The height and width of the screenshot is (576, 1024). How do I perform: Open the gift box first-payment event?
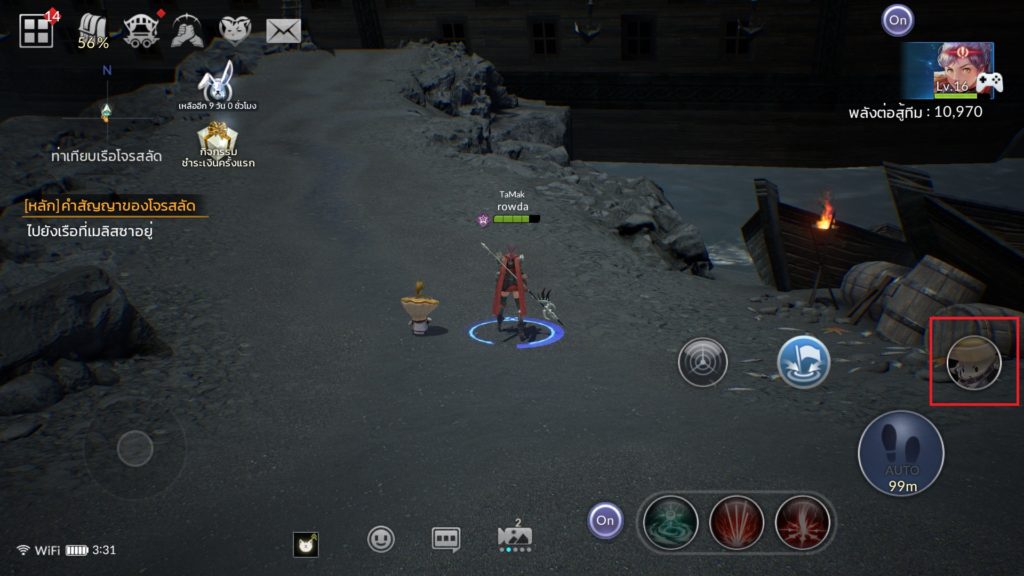tap(217, 138)
